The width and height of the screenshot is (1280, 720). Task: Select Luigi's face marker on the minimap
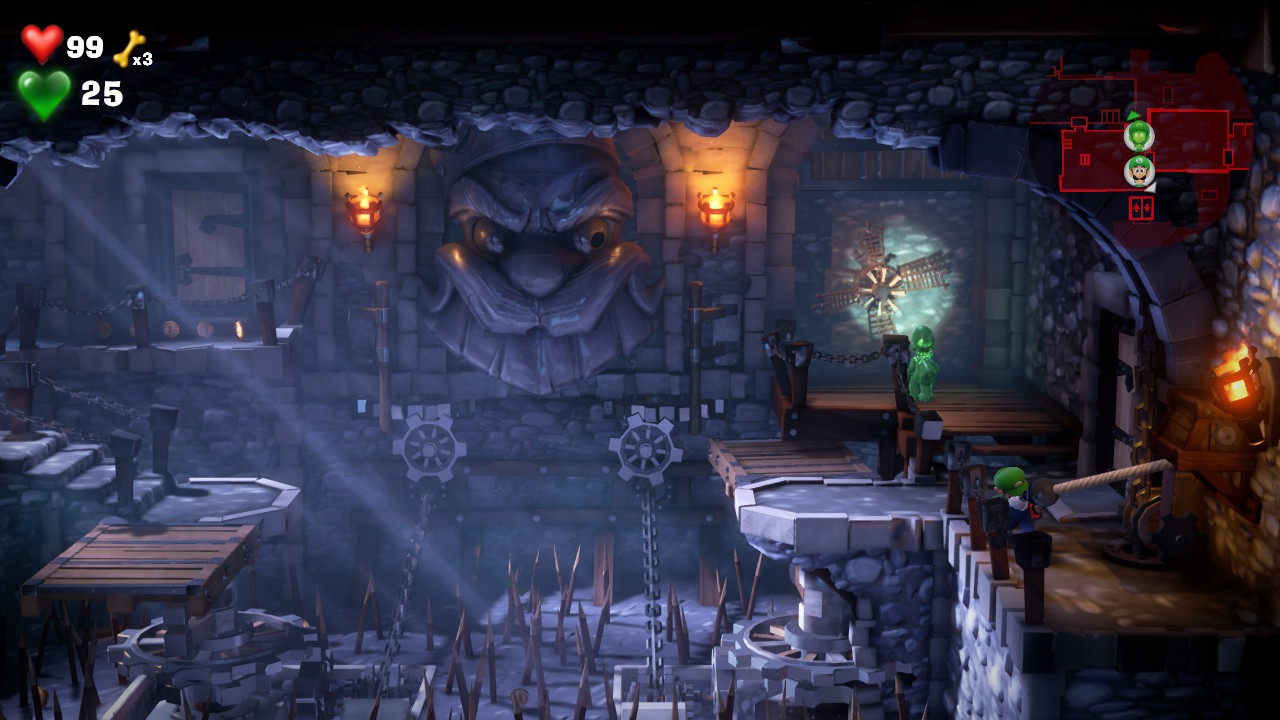pyautogui.click(x=1139, y=171)
